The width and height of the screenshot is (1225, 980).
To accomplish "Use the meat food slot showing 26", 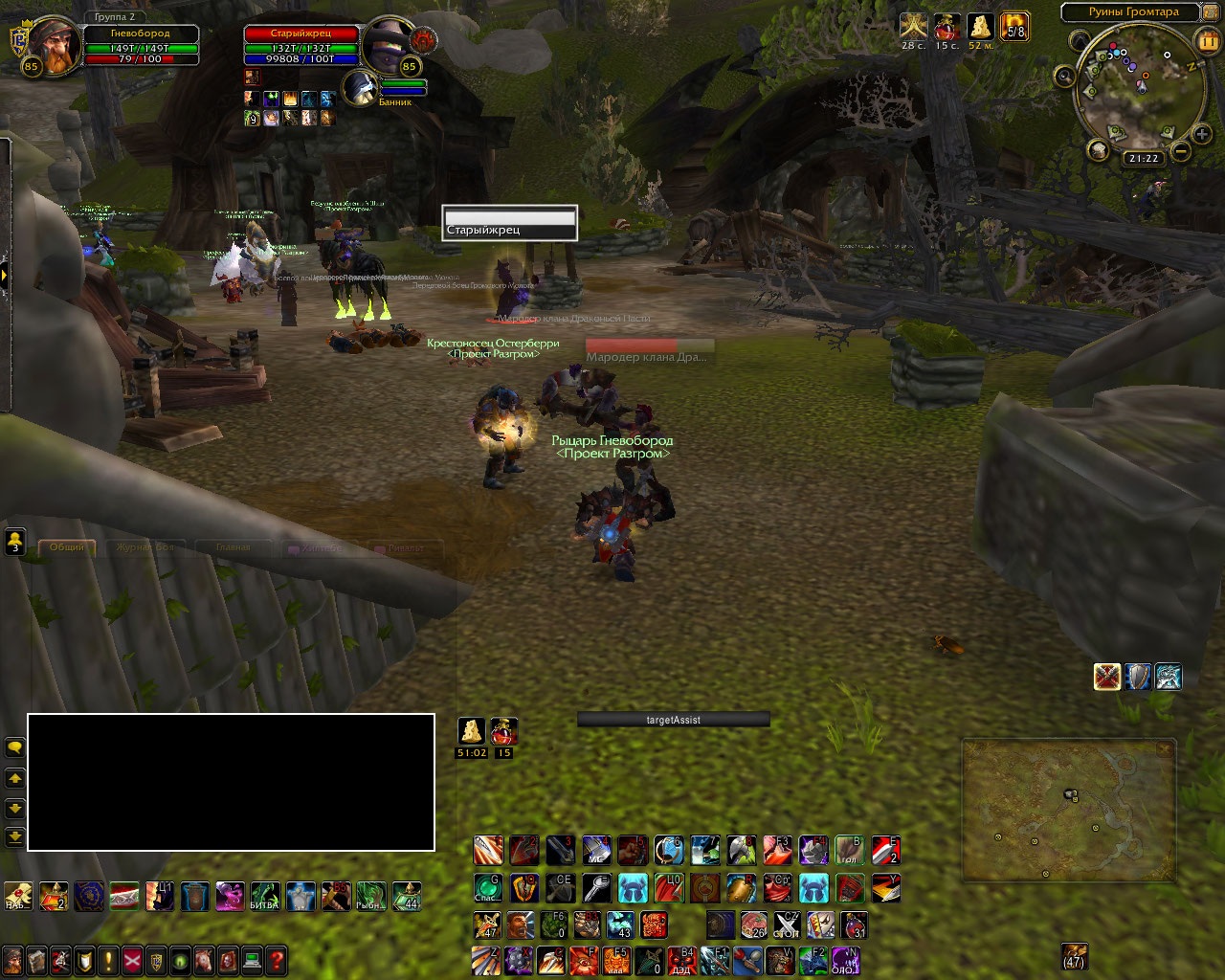I will click(x=754, y=925).
